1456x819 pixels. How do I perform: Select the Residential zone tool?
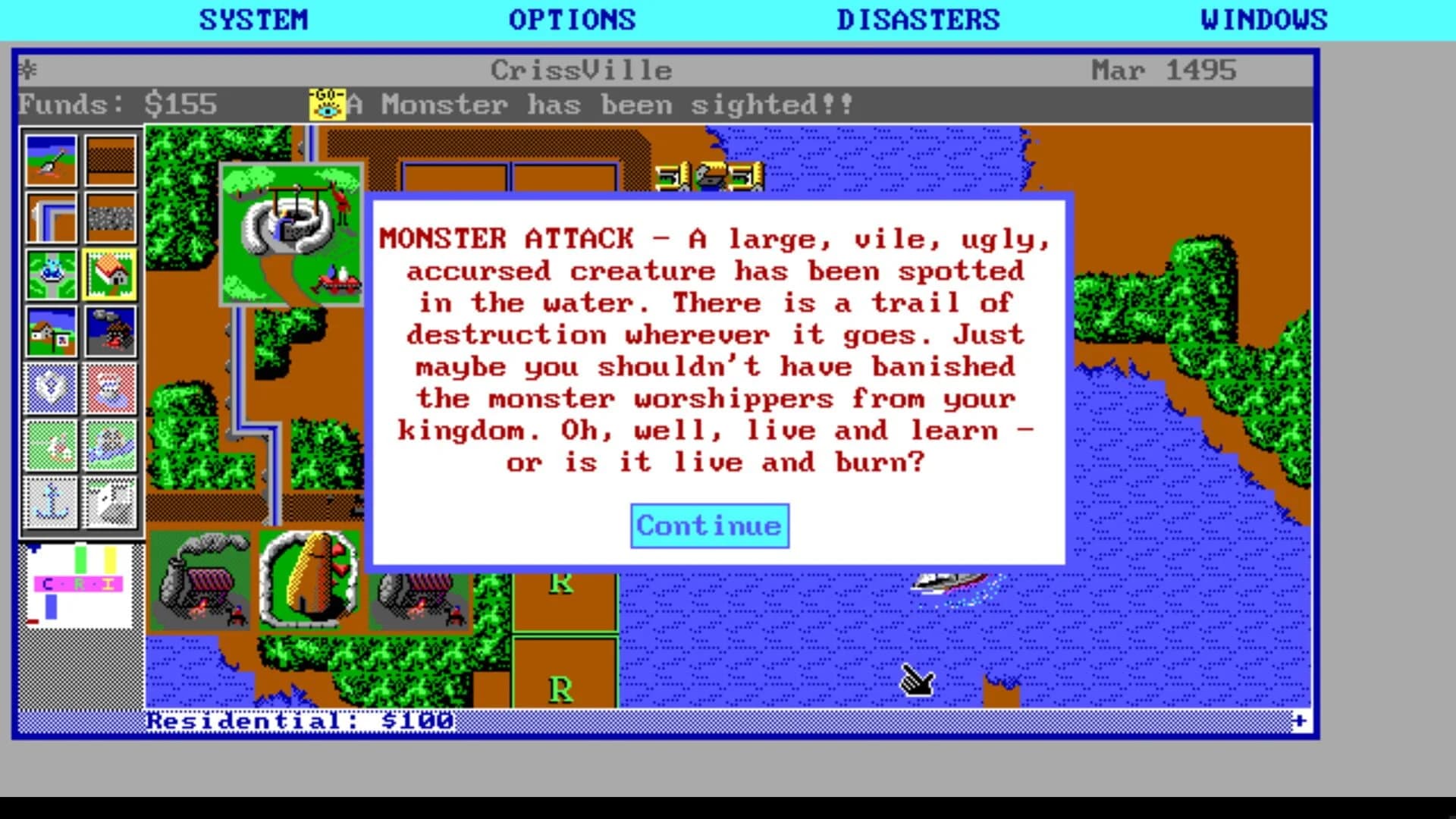(x=111, y=273)
